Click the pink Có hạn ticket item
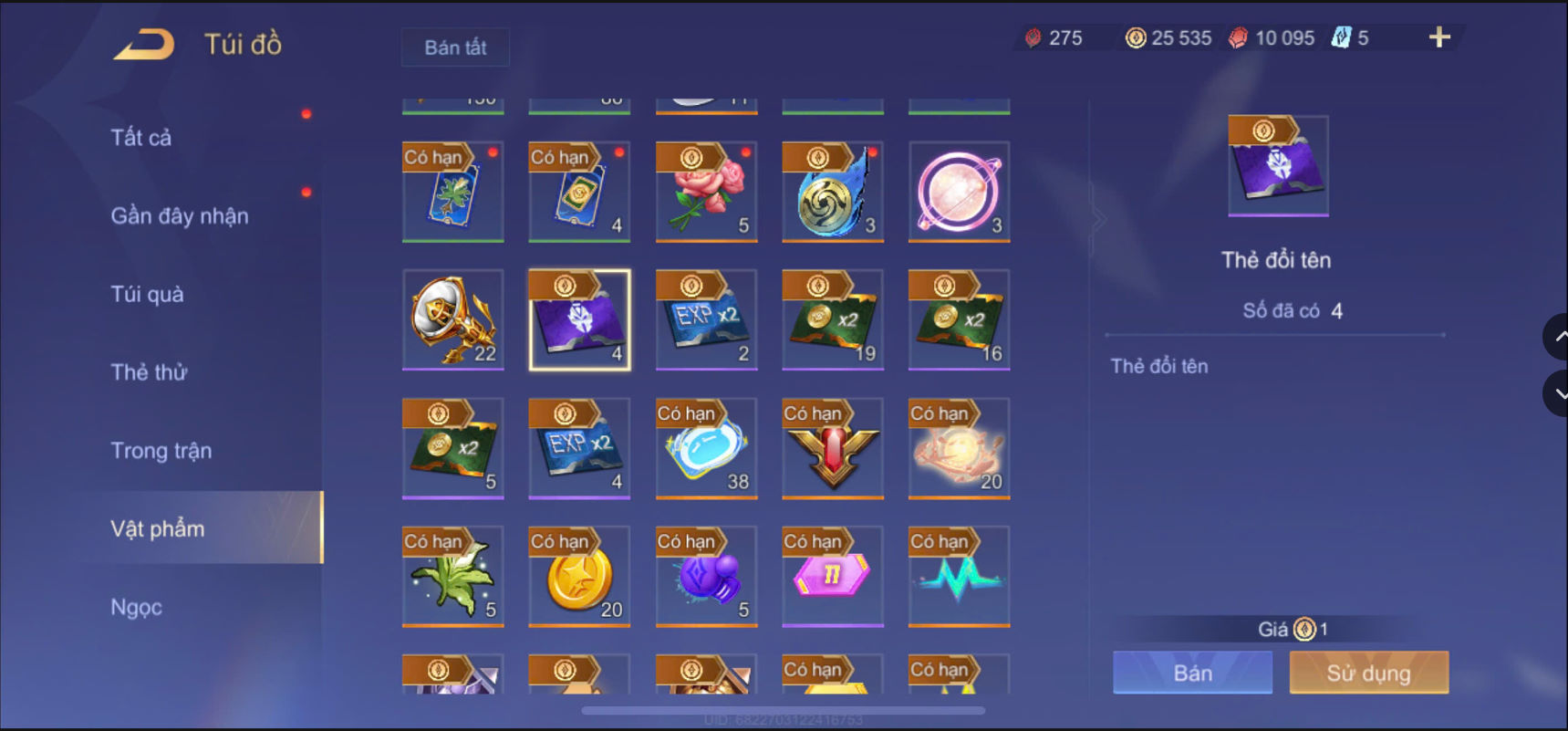Viewport: 1568px width, 731px height. [832, 577]
